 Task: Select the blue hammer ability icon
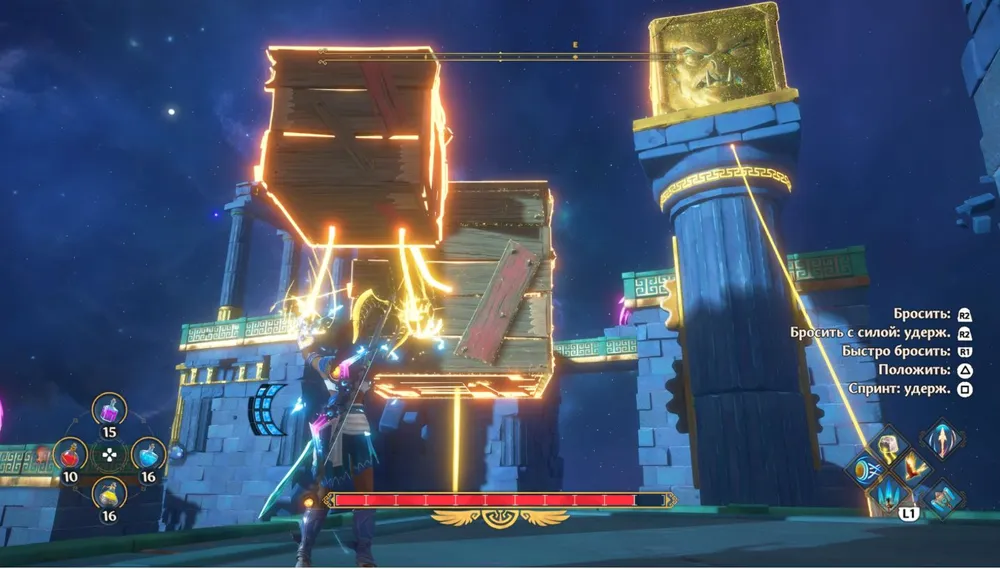coord(942,497)
